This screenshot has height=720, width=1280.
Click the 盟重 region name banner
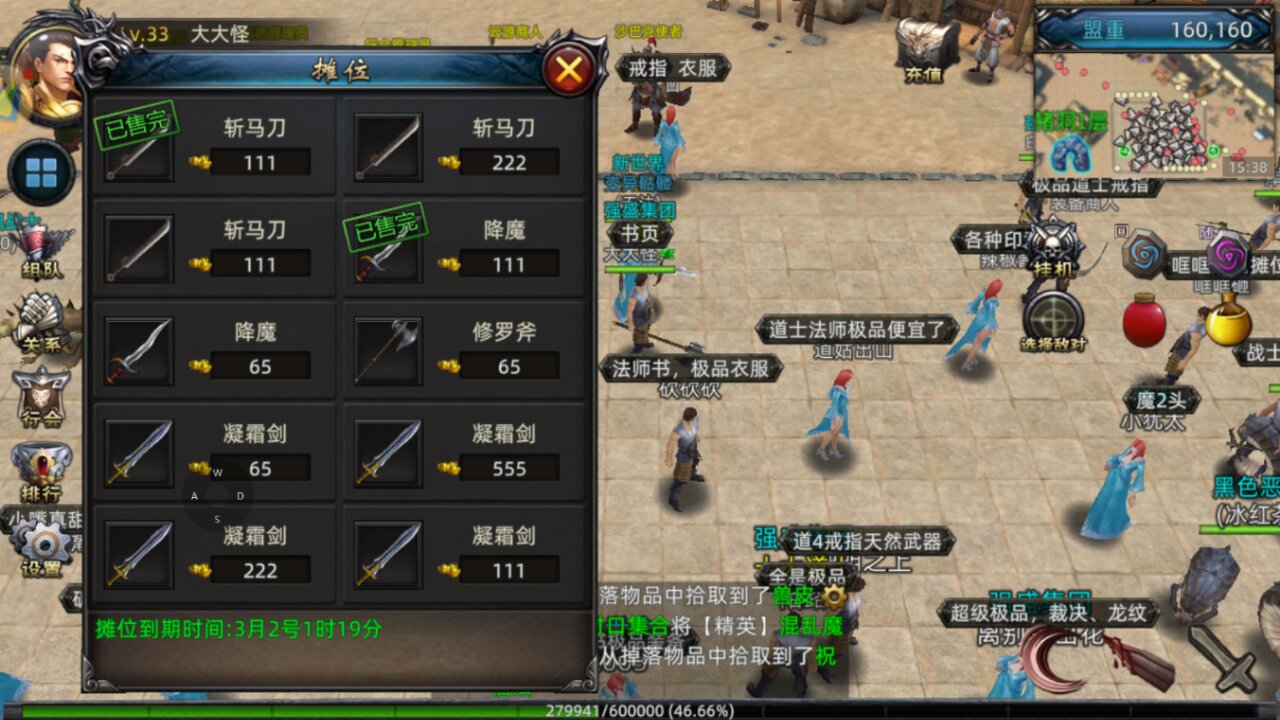click(x=1105, y=28)
